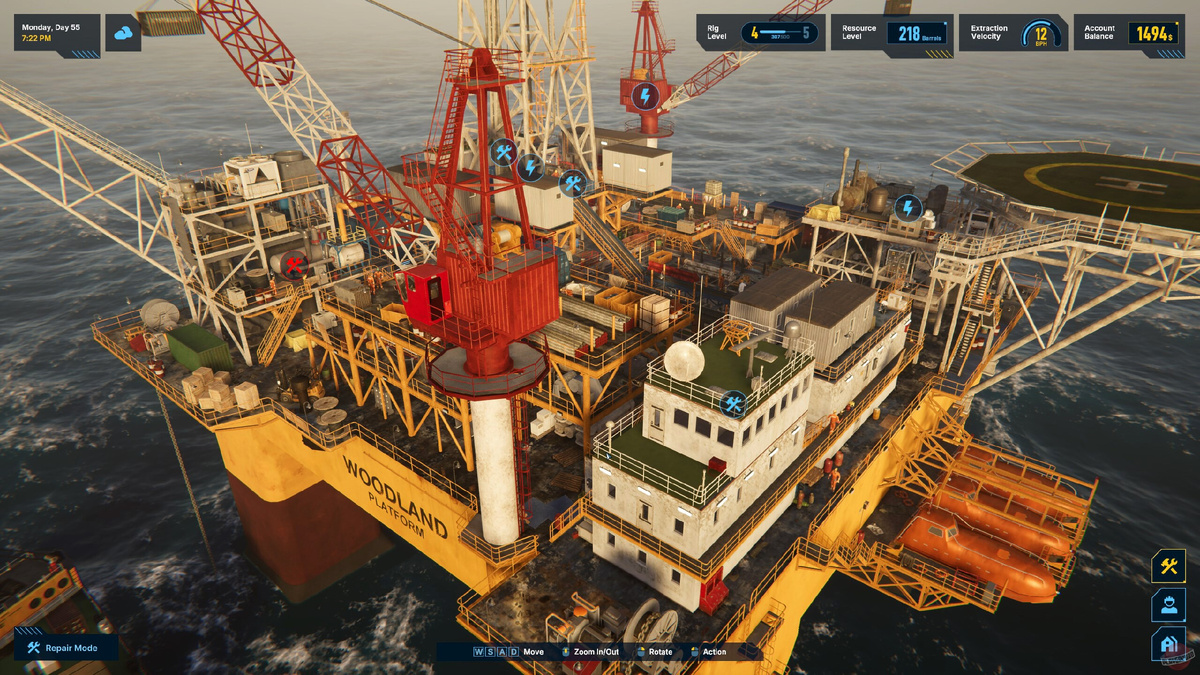Activate the yellow tools button in the side menu
The height and width of the screenshot is (675, 1200).
pyautogui.click(x=1168, y=566)
